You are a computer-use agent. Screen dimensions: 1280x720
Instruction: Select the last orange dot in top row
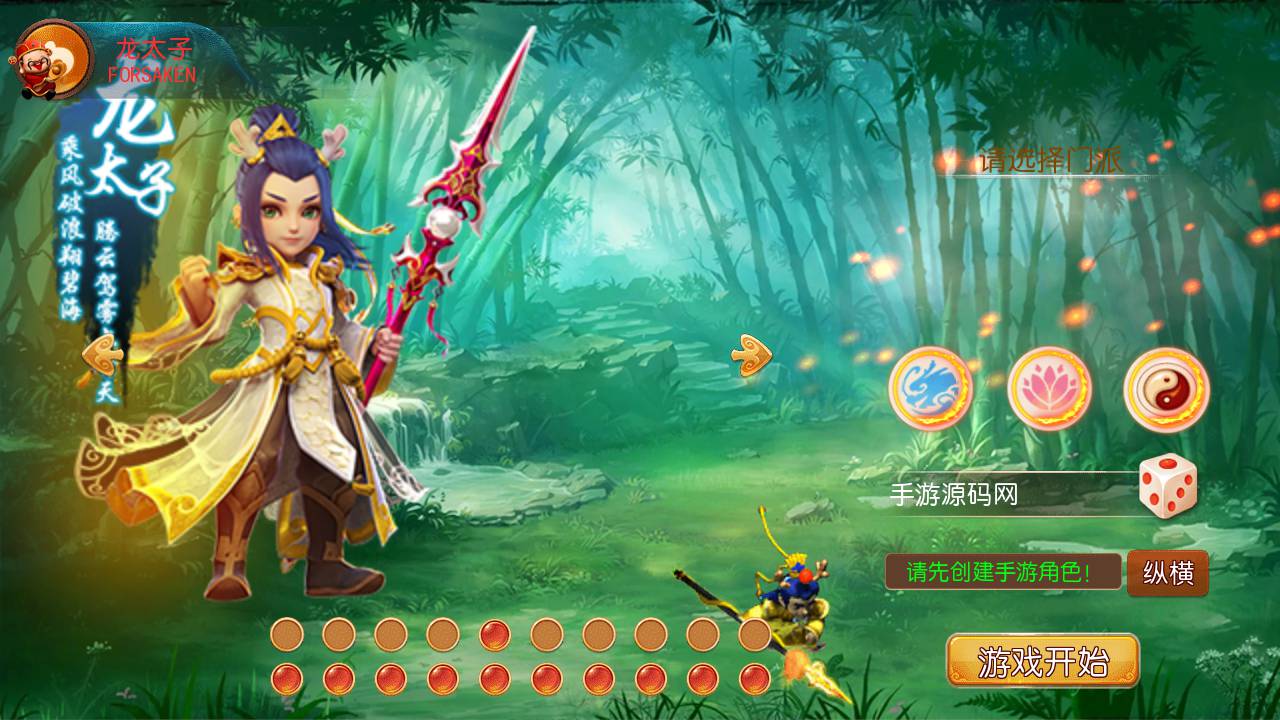[x=755, y=634]
